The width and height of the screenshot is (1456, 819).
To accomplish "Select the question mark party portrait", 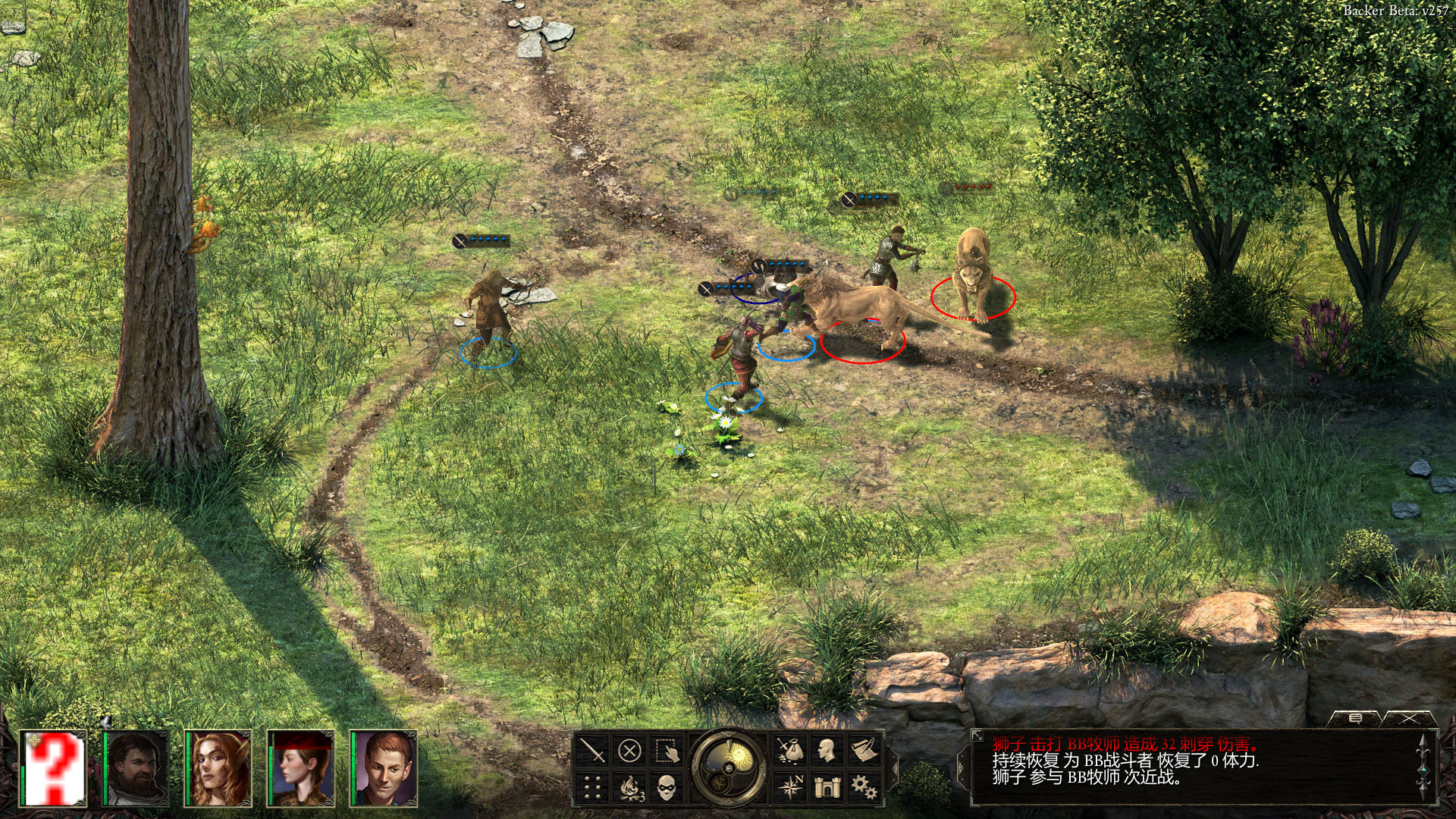I will pos(55,767).
